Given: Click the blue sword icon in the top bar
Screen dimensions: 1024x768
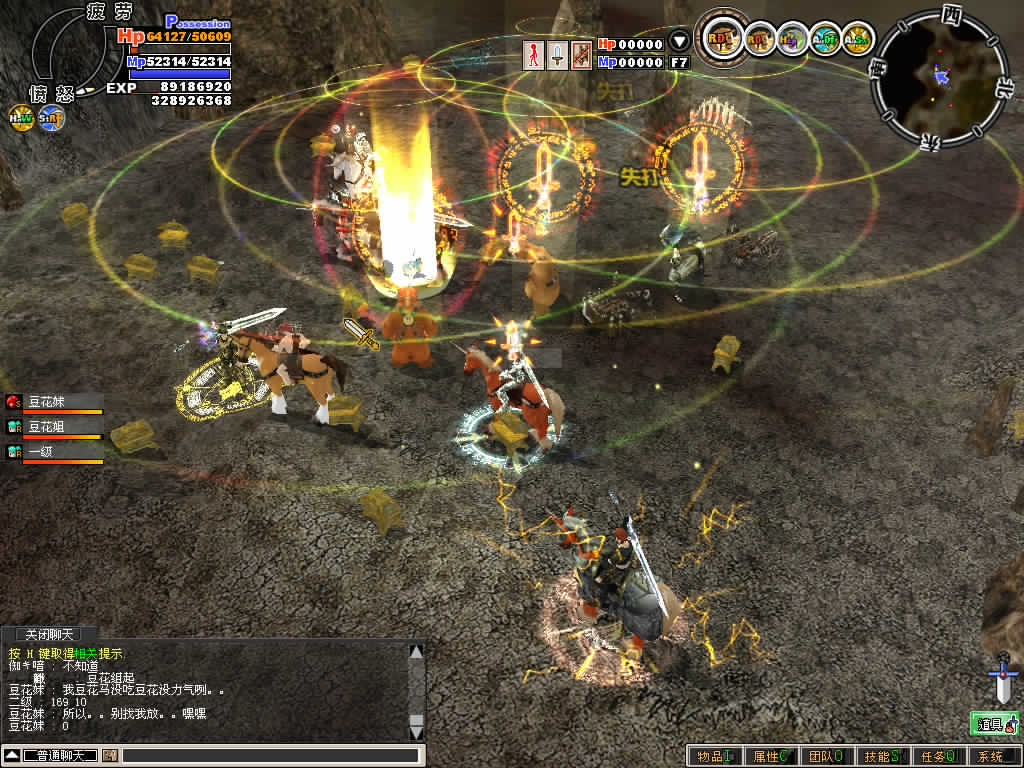Looking at the screenshot, I should point(557,54).
